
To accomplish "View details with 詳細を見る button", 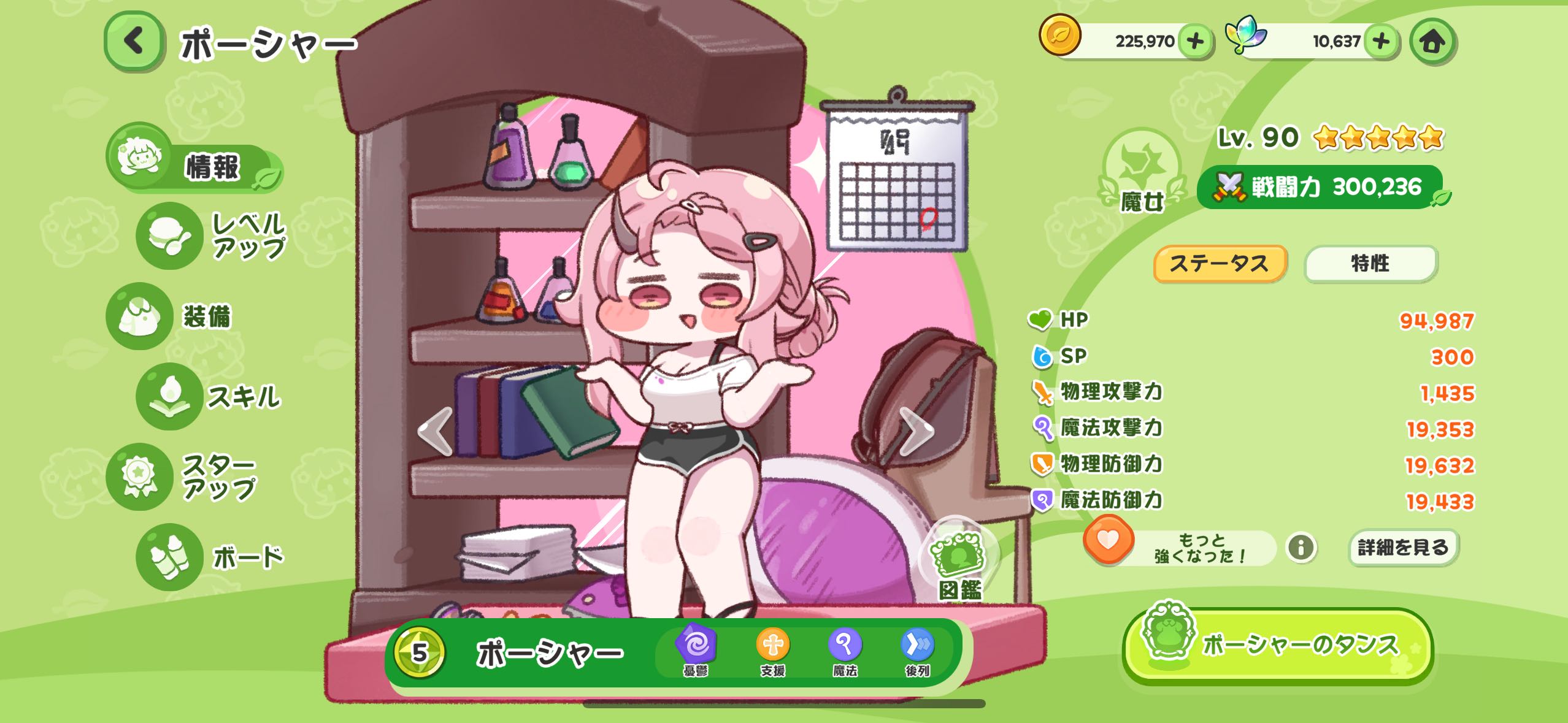I will point(1403,547).
